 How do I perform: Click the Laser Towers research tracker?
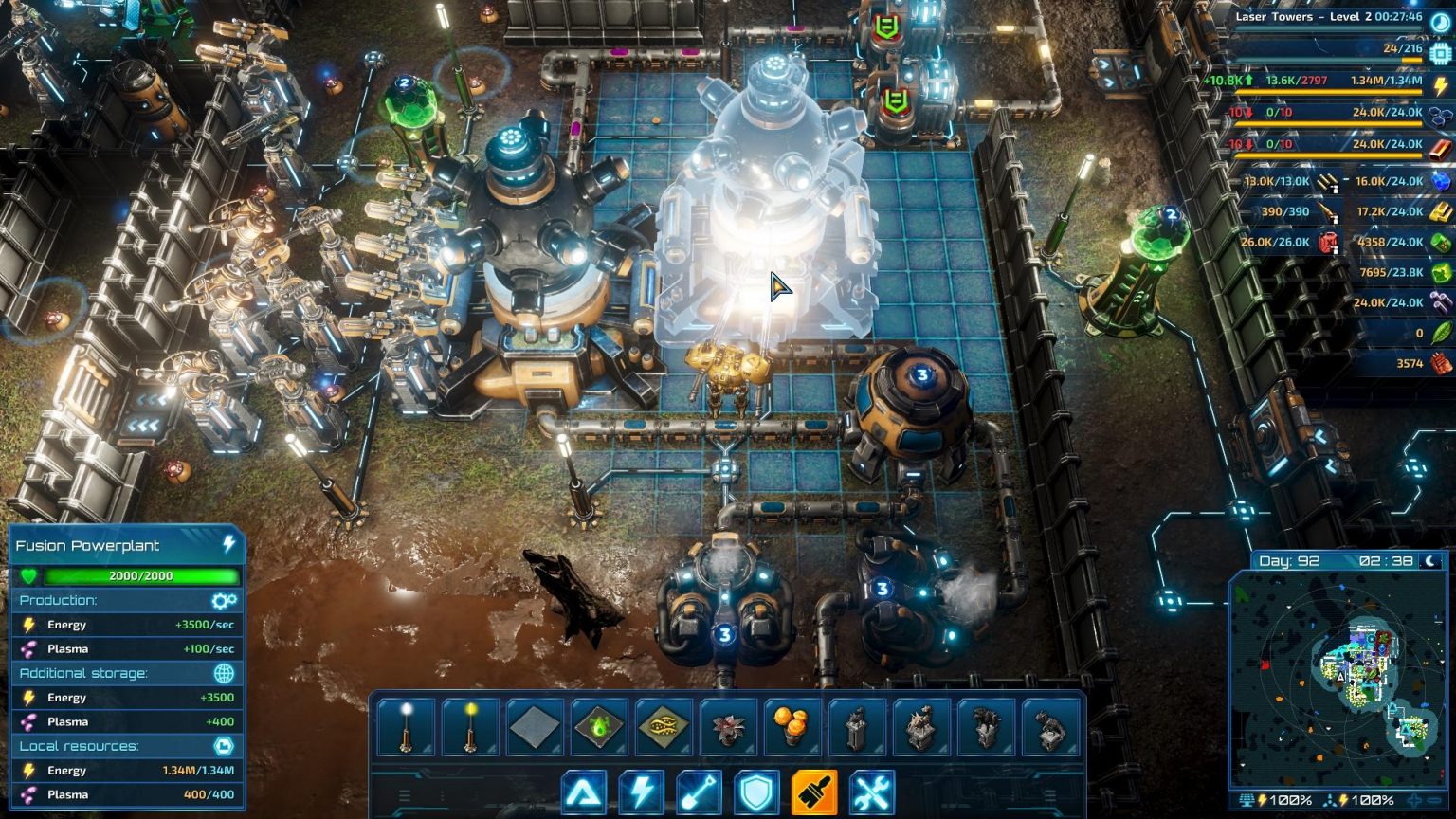(1327, 17)
